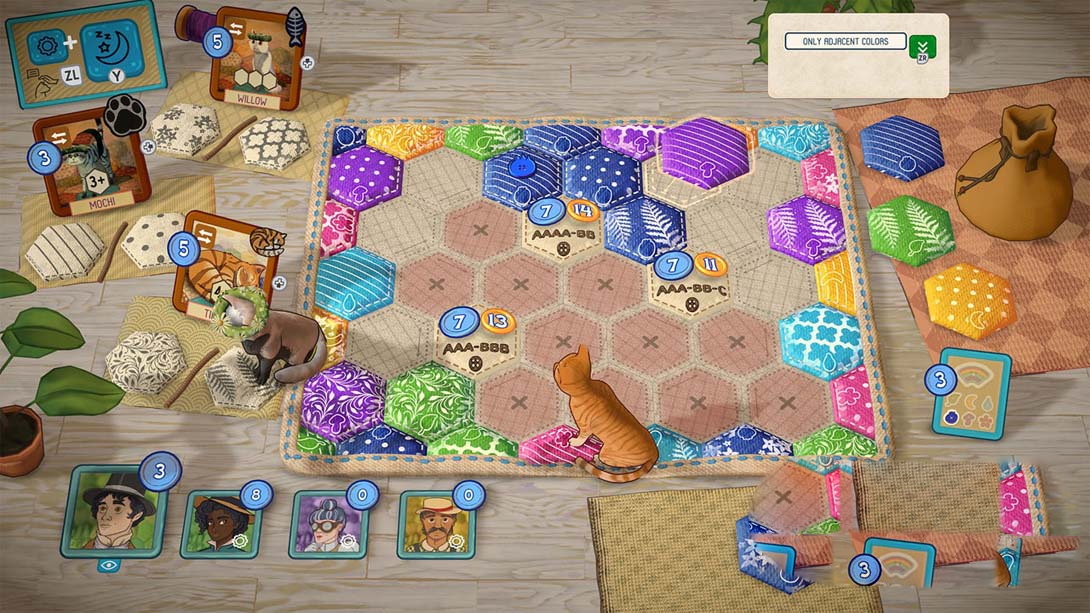Select the purple striped tile in hand
This screenshot has width=1090, height=613.
click(704, 152)
